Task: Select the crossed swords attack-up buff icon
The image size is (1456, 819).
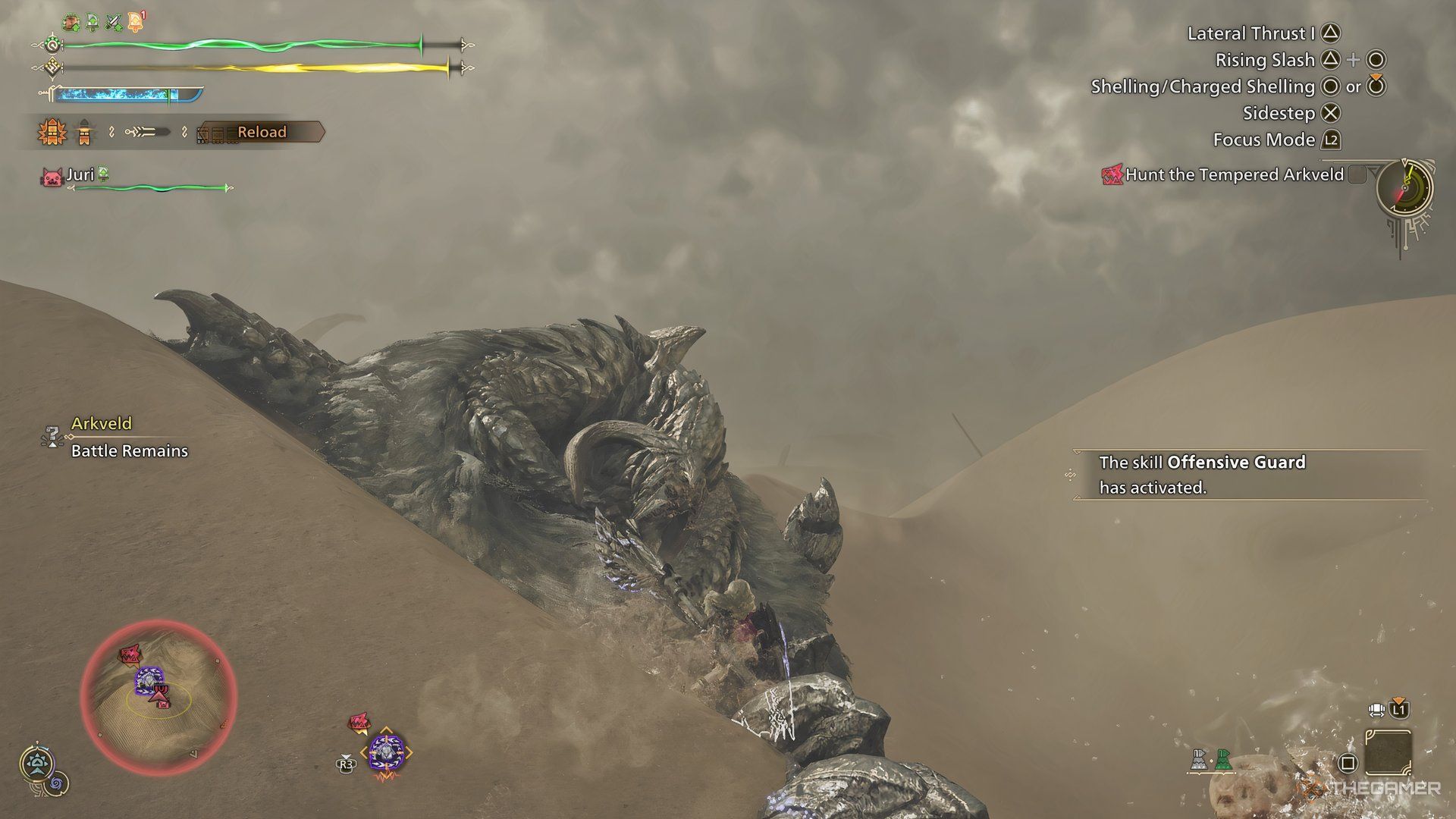Action: [x=113, y=21]
